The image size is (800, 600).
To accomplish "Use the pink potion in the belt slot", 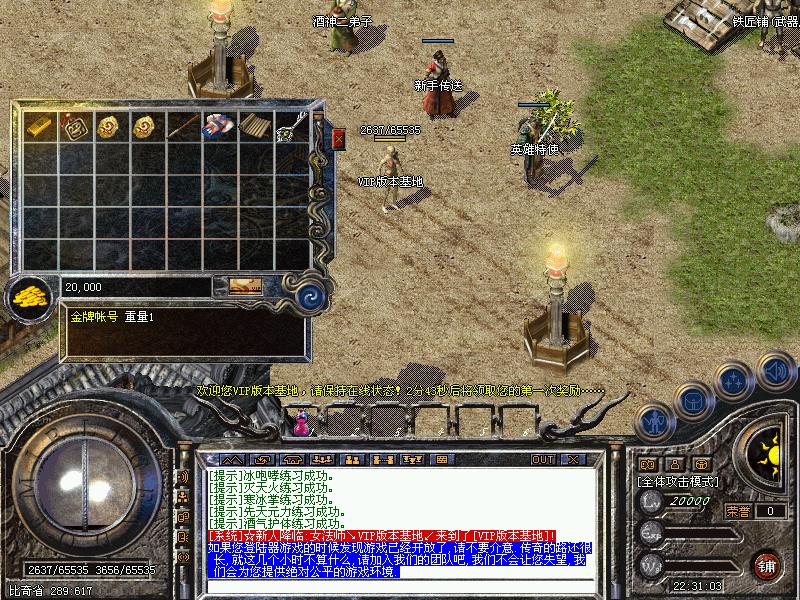I will click(x=299, y=424).
